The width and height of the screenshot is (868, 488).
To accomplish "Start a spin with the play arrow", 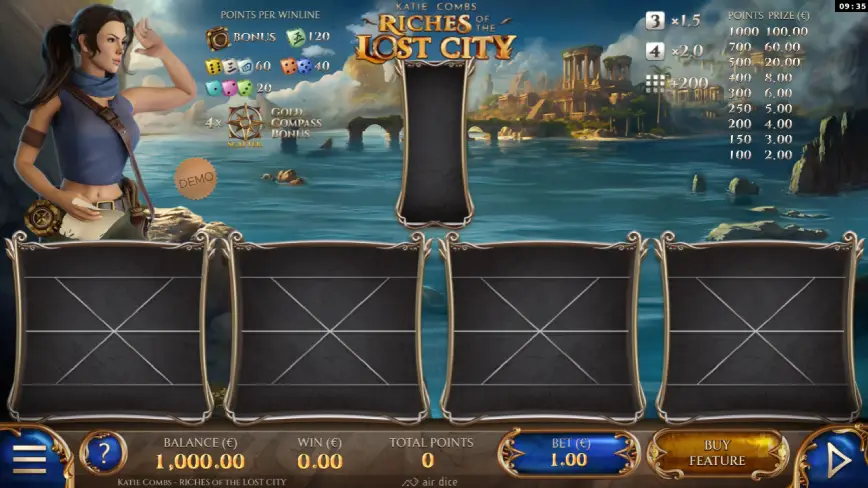I will 838,459.
